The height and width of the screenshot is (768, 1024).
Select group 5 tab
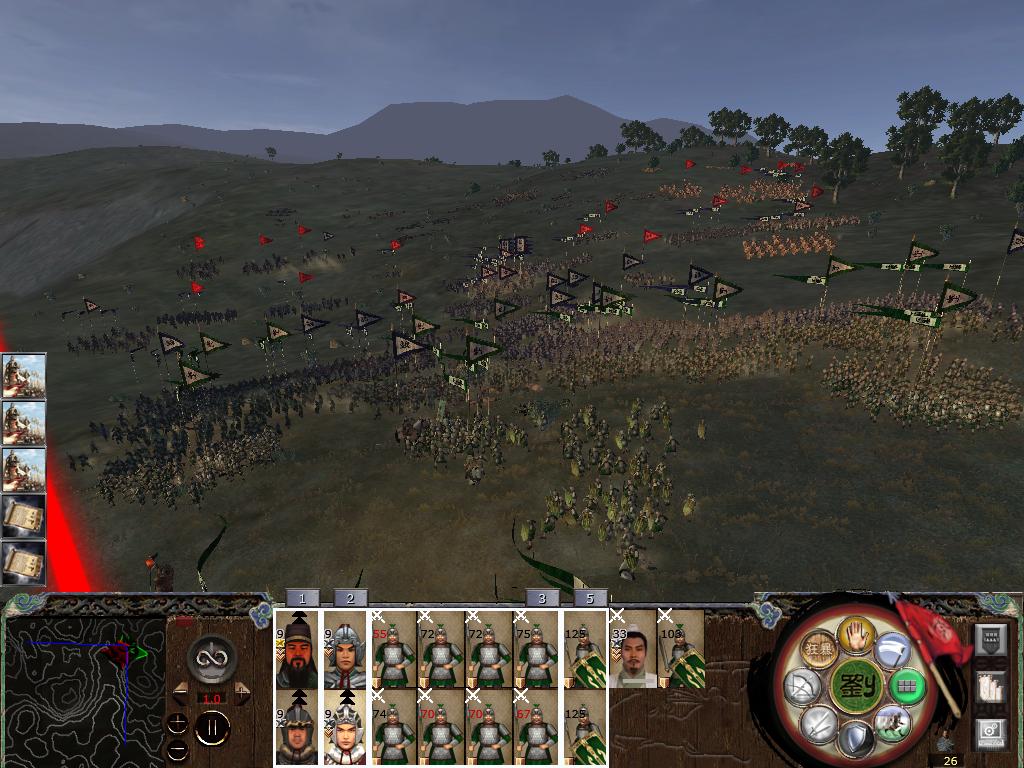590,598
